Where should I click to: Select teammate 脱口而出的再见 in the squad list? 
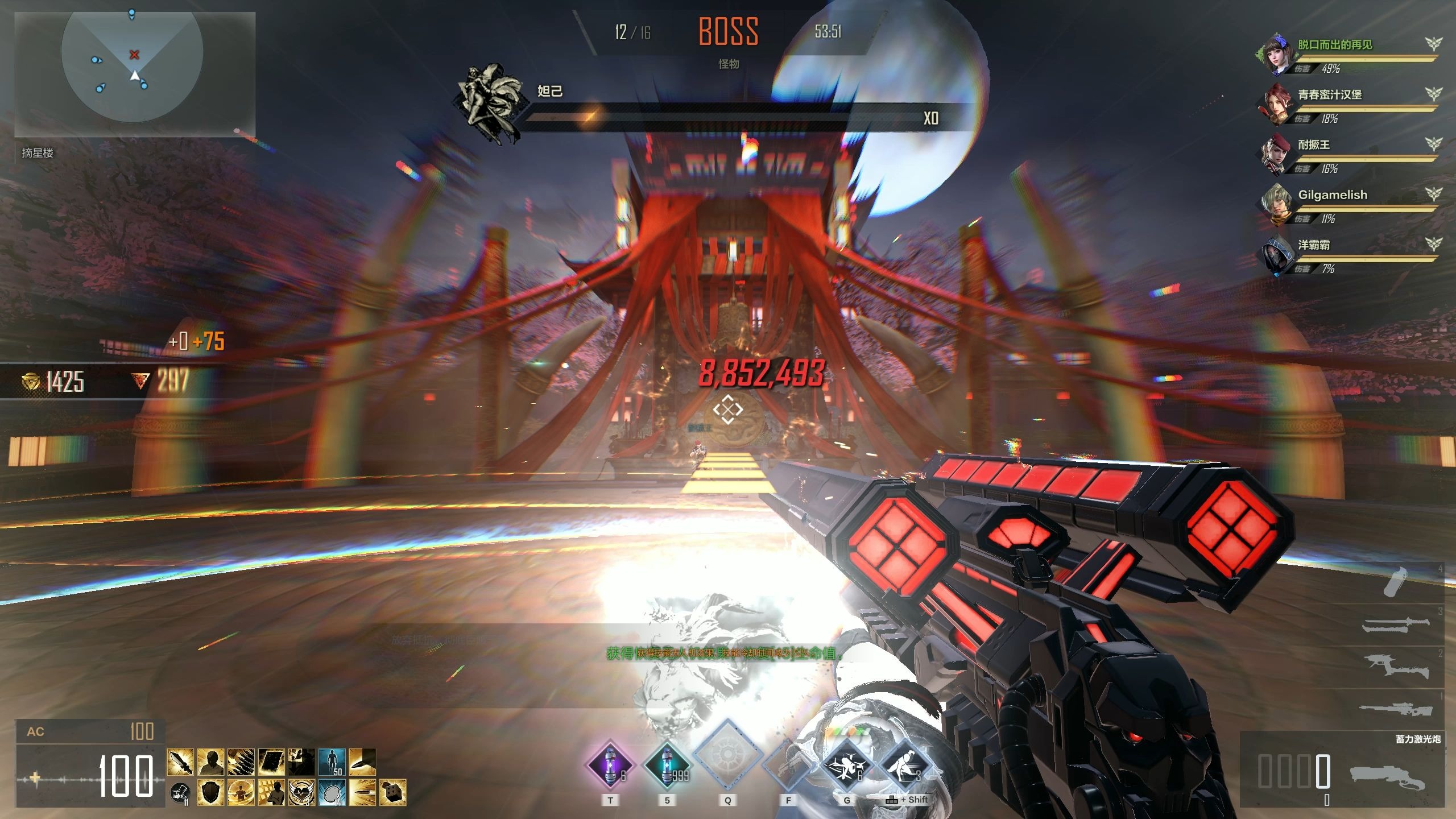pos(1334,44)
